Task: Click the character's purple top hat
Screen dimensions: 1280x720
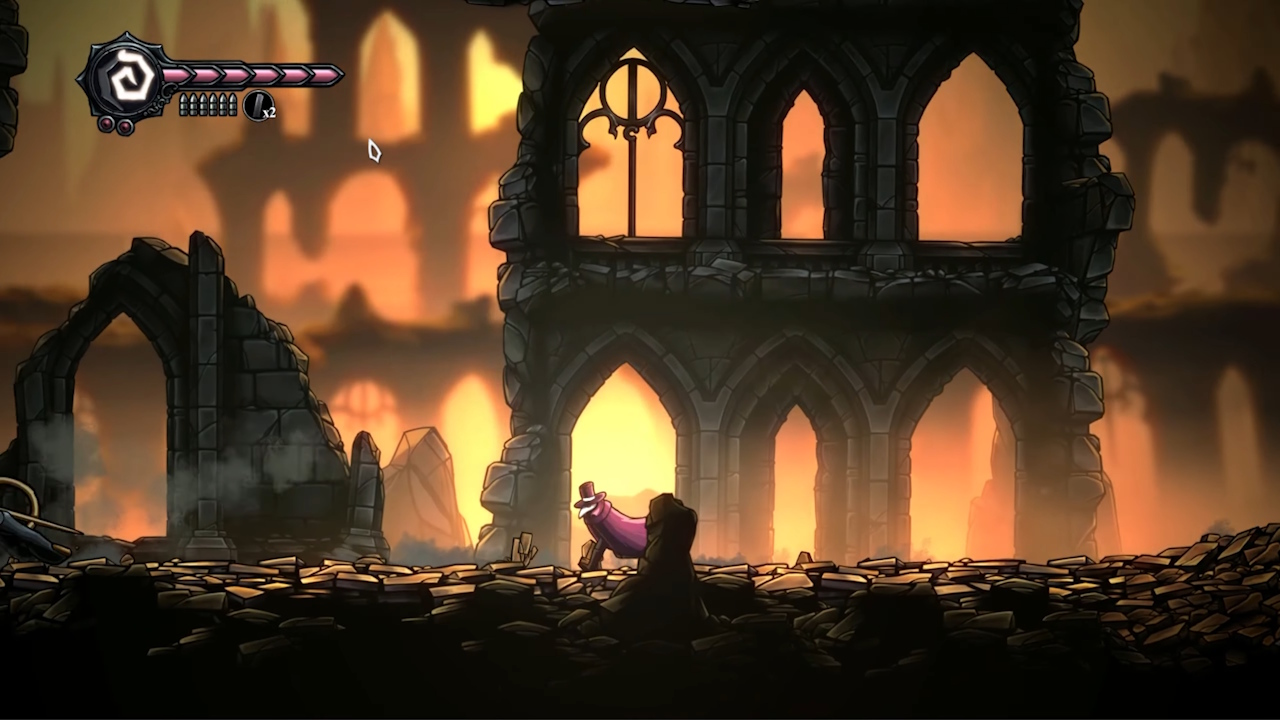Action: tap(588, 490)
